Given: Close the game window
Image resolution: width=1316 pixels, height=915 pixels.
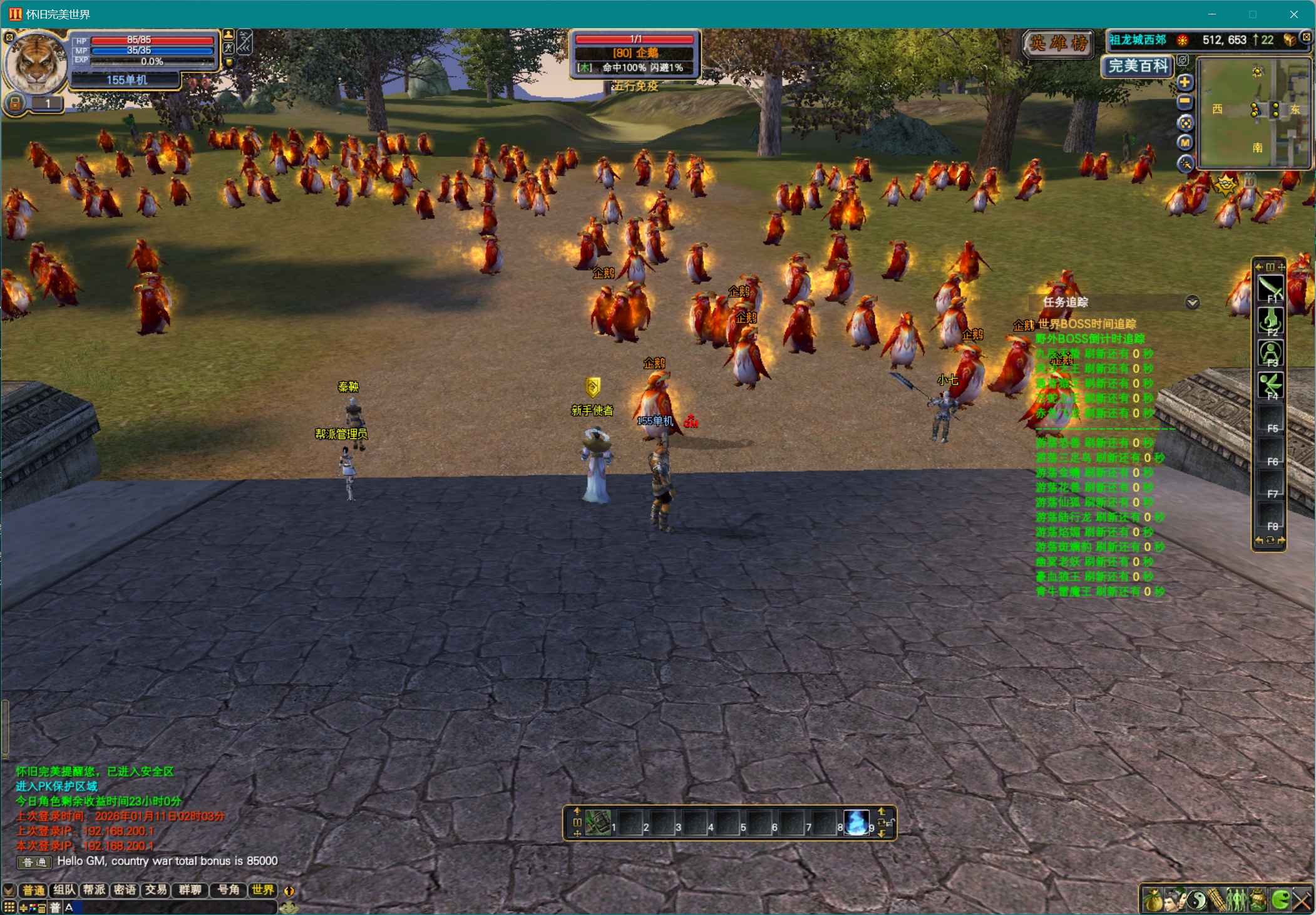Looking at the screenshot, I should [x=1293, y=14].
